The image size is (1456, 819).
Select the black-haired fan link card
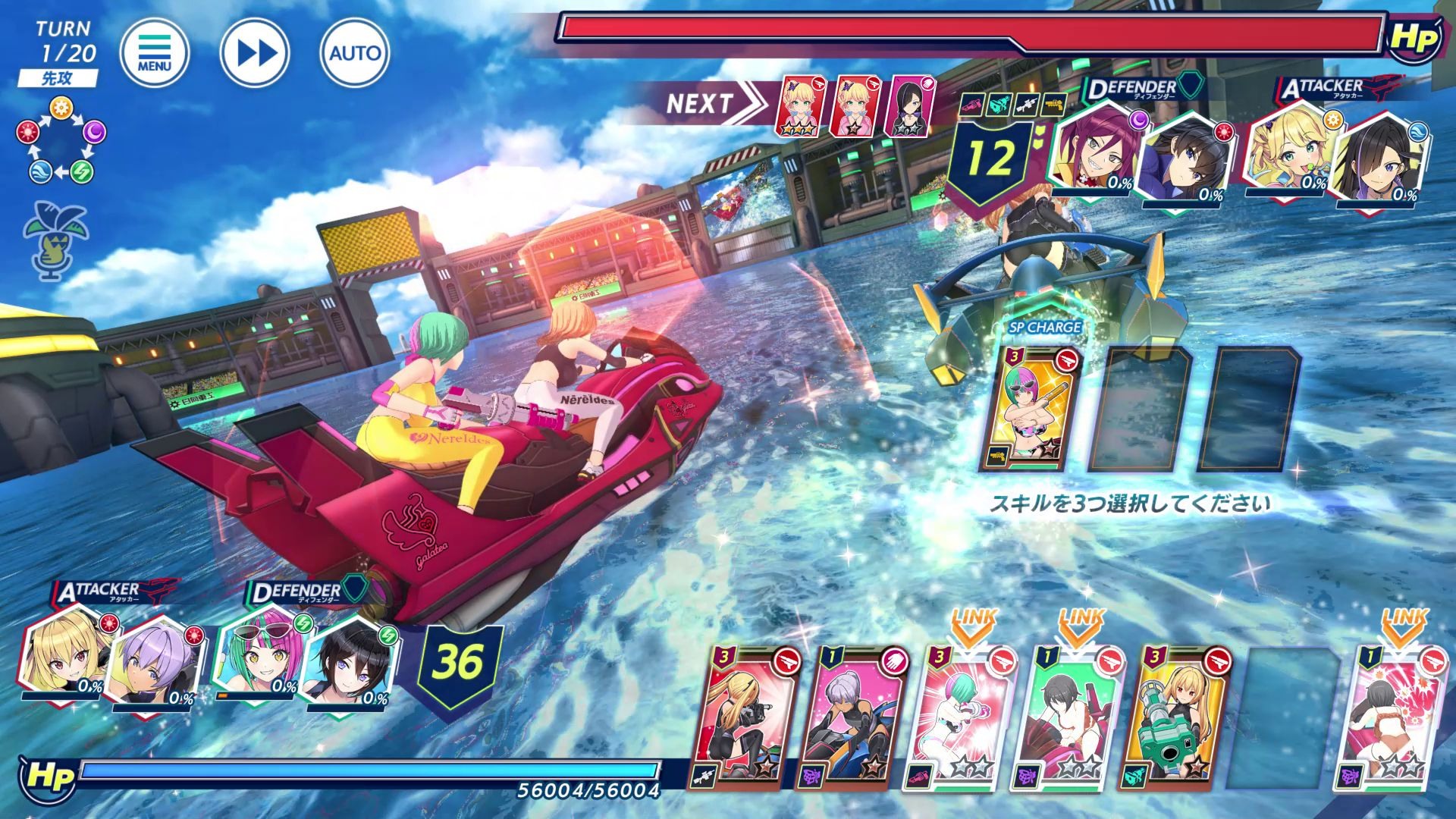pos(1070,717)
